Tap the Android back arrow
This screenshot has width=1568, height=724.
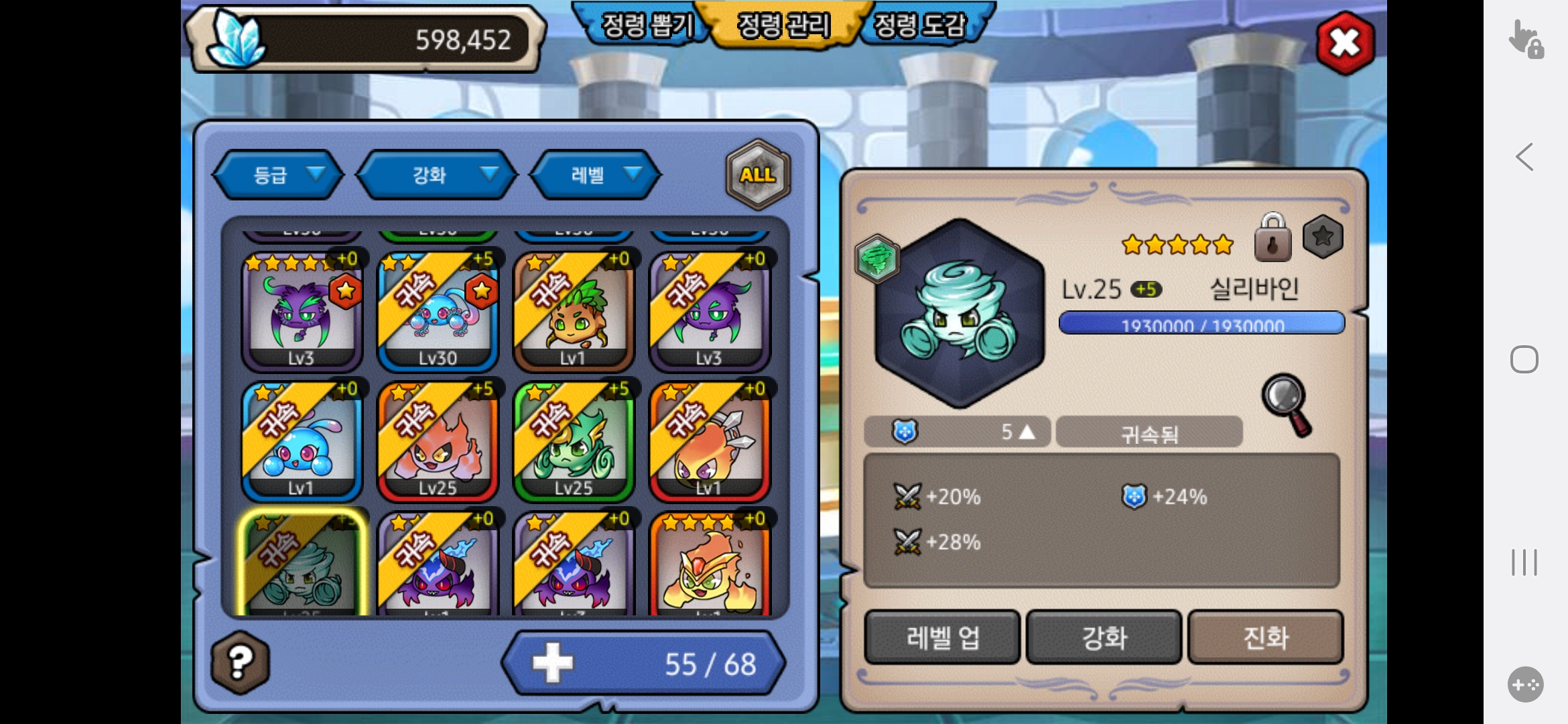pyautogui.click(x=1524, y=158)
